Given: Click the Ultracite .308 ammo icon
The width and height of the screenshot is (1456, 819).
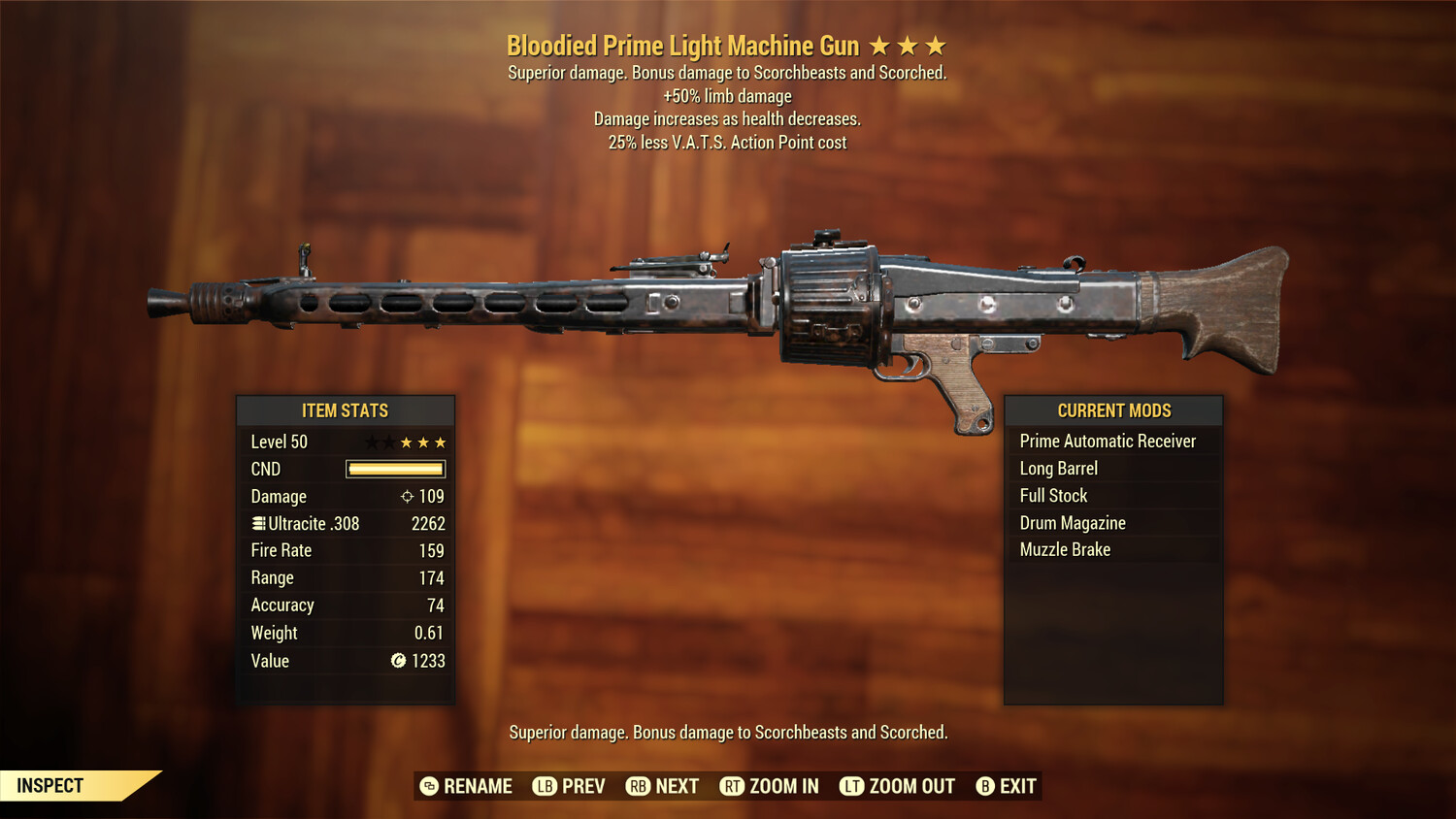Looking at the screenshot, I should point(257,523).
